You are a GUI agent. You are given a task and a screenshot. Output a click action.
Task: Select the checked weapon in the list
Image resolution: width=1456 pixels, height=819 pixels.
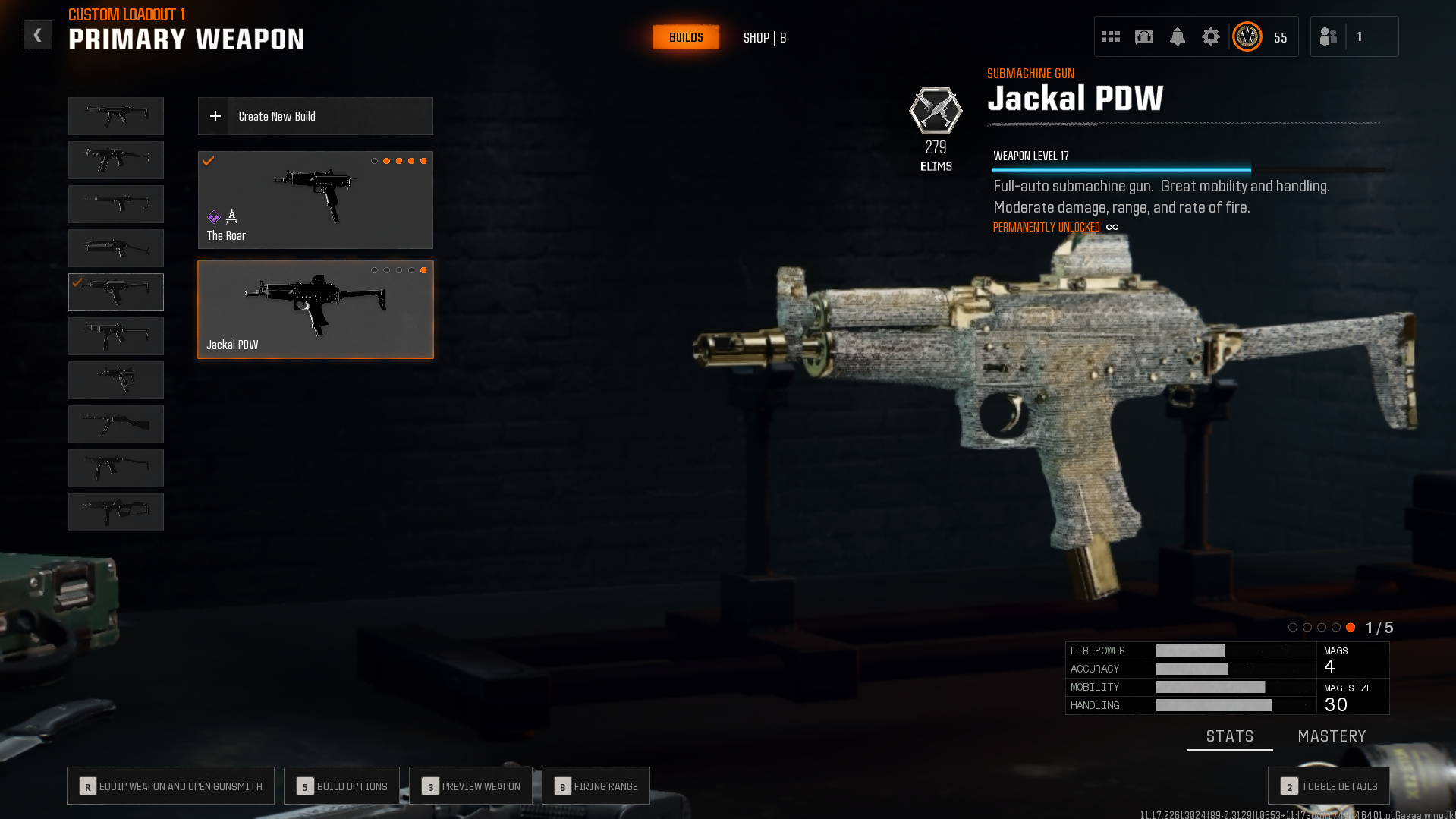[116, 292]
